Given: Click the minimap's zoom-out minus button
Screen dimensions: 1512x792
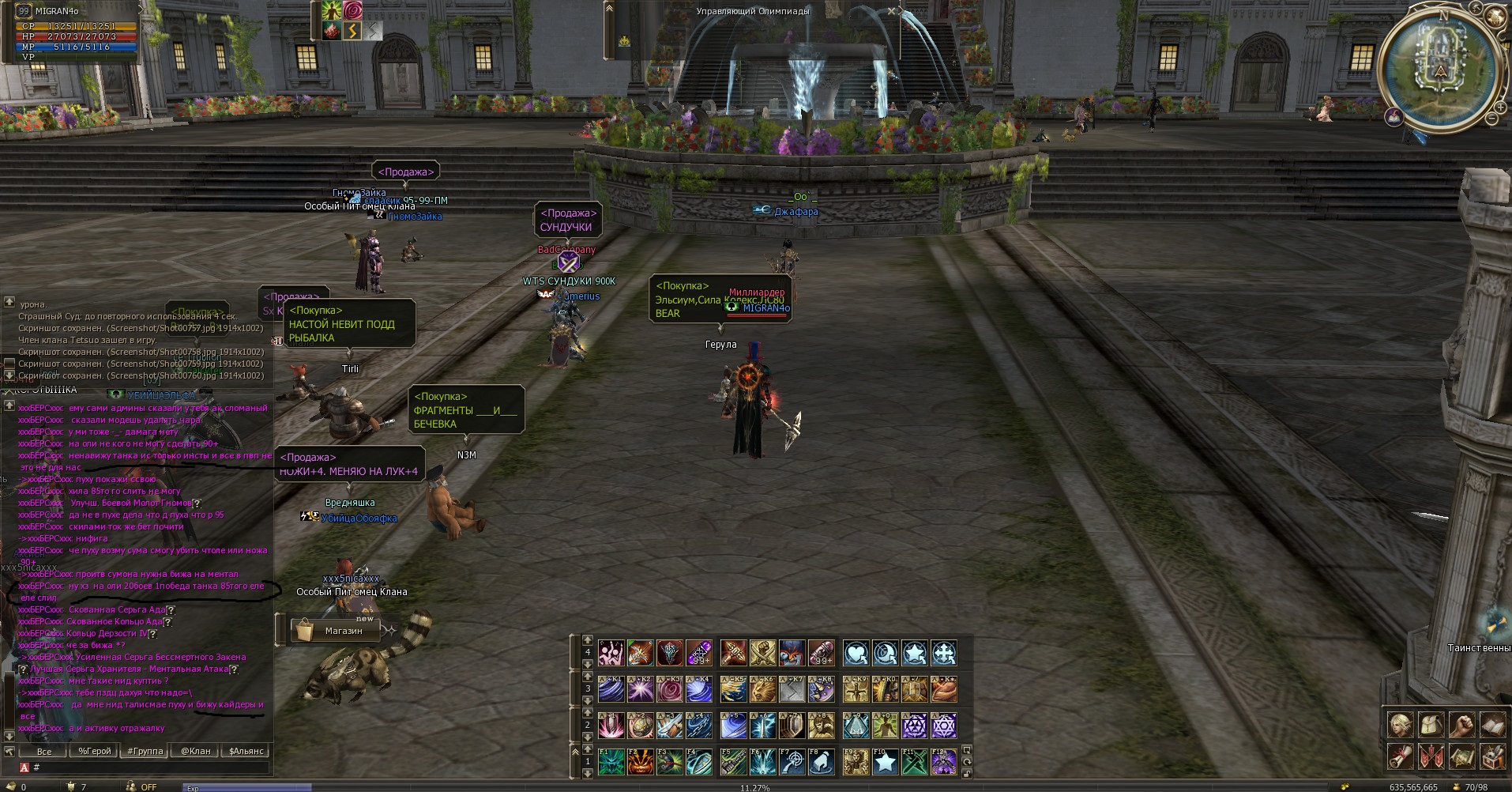Looking at the screenshot, I should tap(1491, 119).
